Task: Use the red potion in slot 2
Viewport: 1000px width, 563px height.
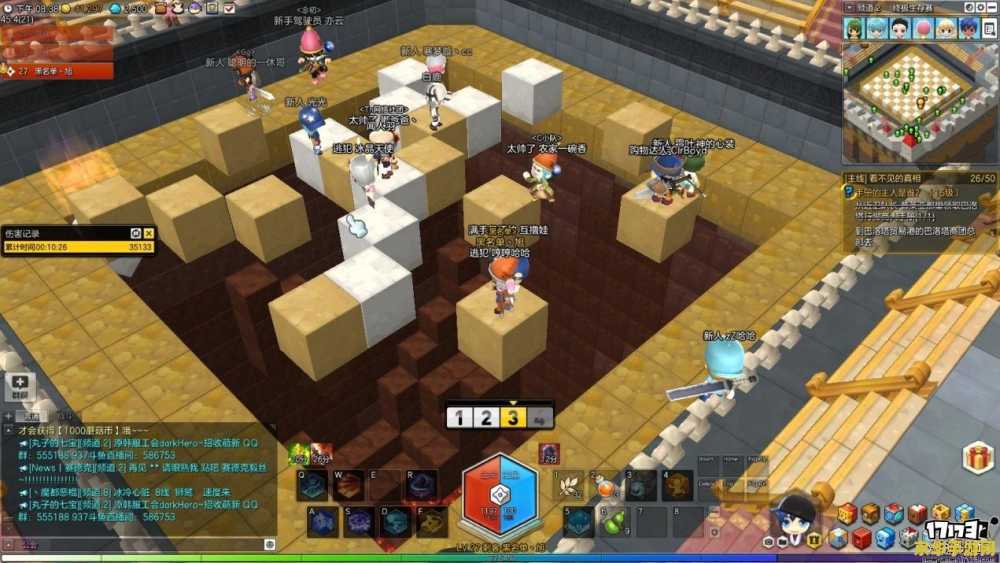Action: point(606,486)
